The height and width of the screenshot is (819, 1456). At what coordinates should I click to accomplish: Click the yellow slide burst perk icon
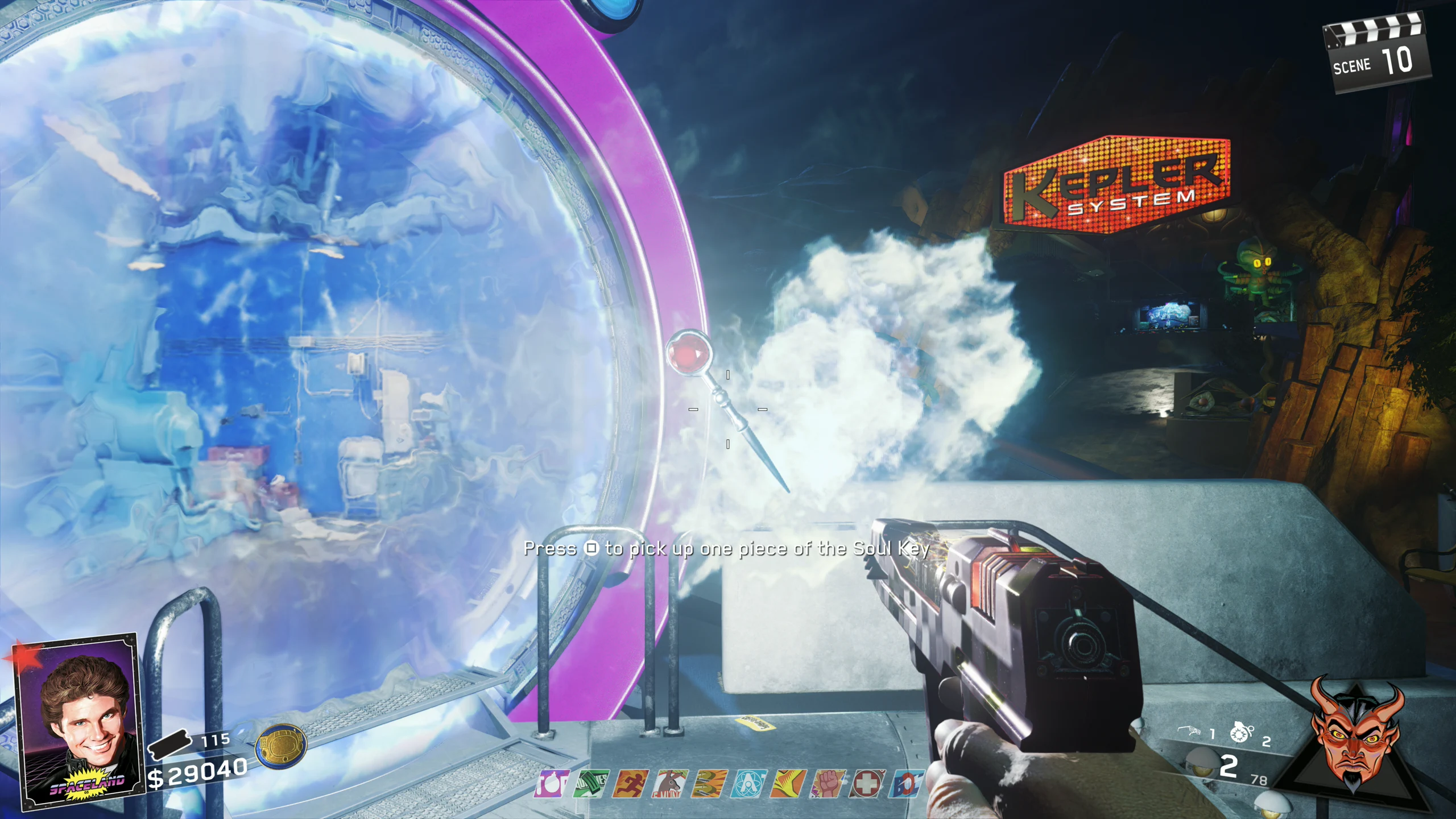[788, 784]
